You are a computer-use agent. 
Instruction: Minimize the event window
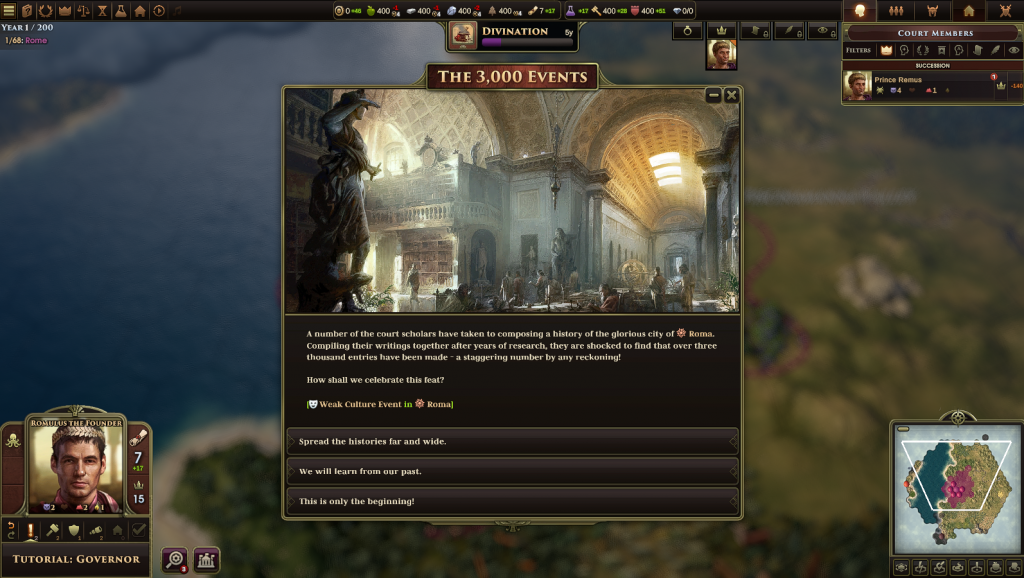pyautogui.click(x=713, y=95)
